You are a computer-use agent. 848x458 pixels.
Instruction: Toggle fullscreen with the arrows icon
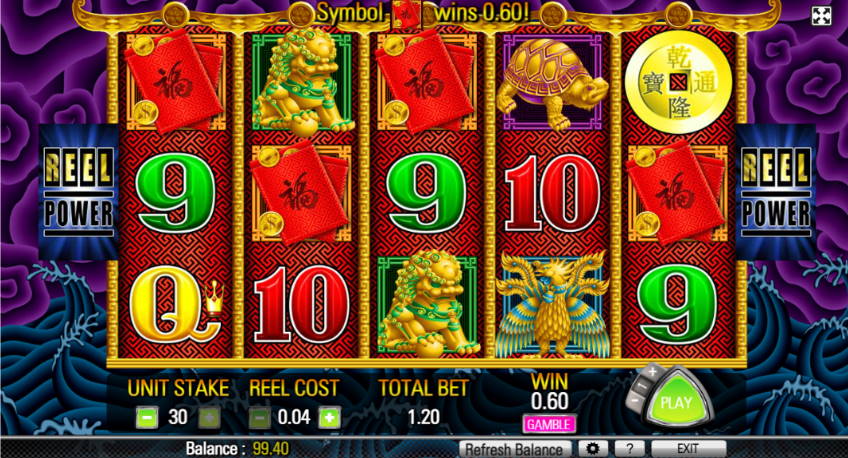click(x=821, y=15)
